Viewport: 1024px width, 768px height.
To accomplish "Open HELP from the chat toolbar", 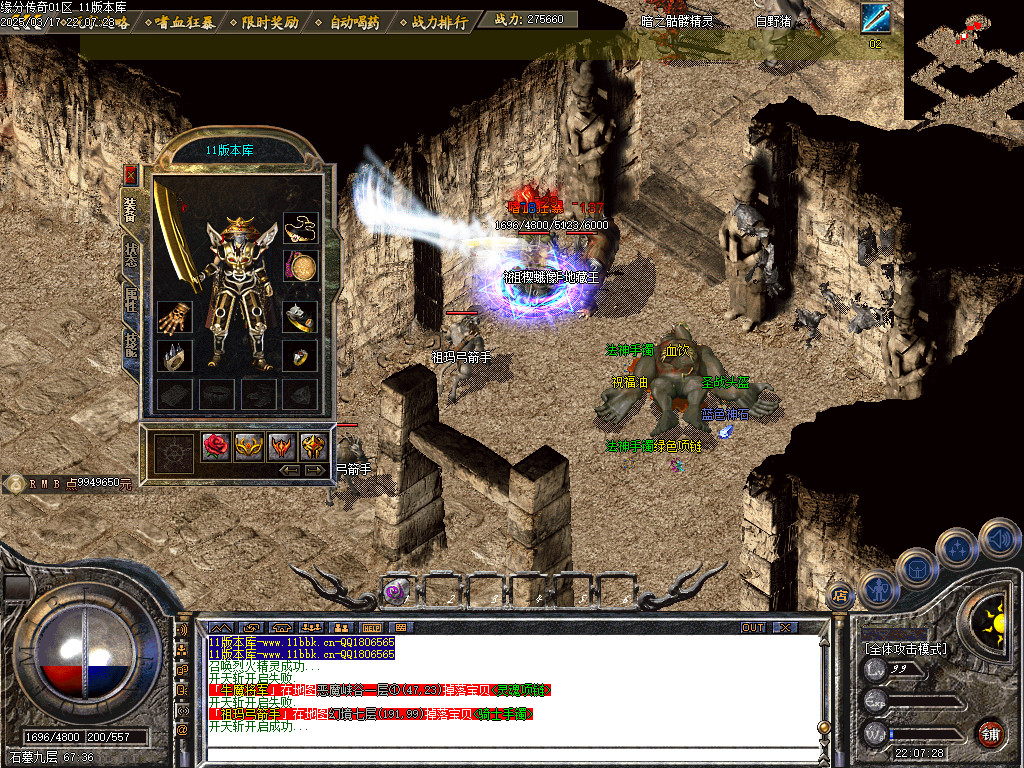I will pyautogui.click(x=372, y=627).
